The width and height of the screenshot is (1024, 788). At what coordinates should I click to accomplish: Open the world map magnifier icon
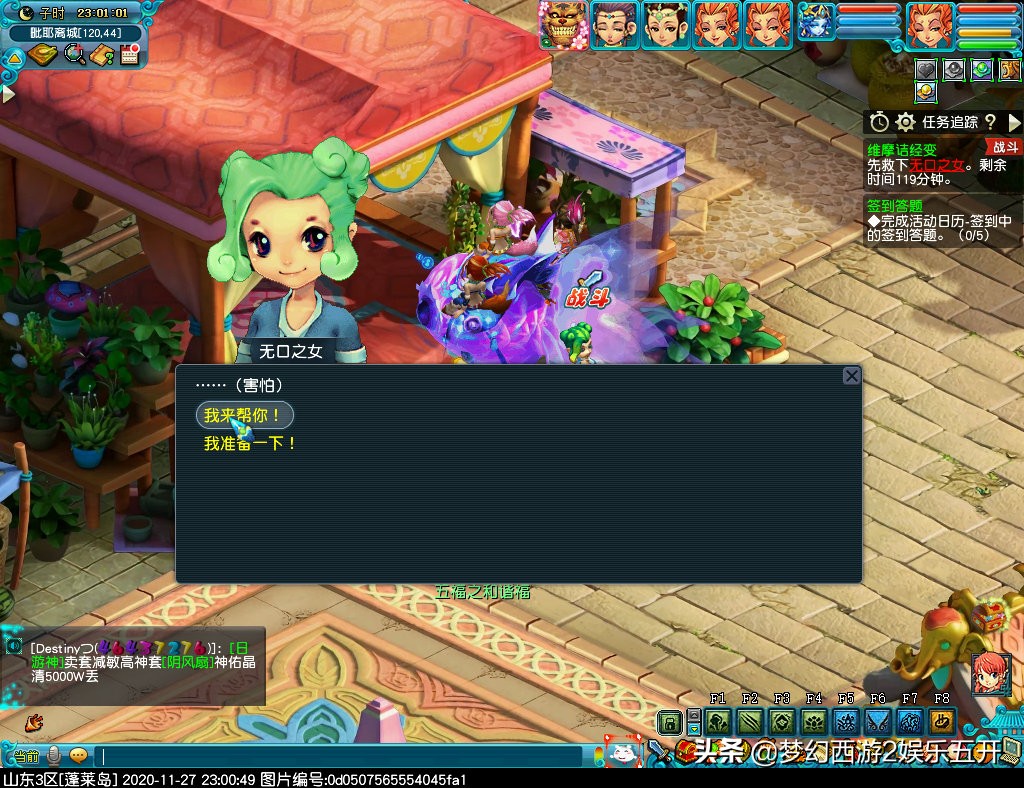(74, 54)
